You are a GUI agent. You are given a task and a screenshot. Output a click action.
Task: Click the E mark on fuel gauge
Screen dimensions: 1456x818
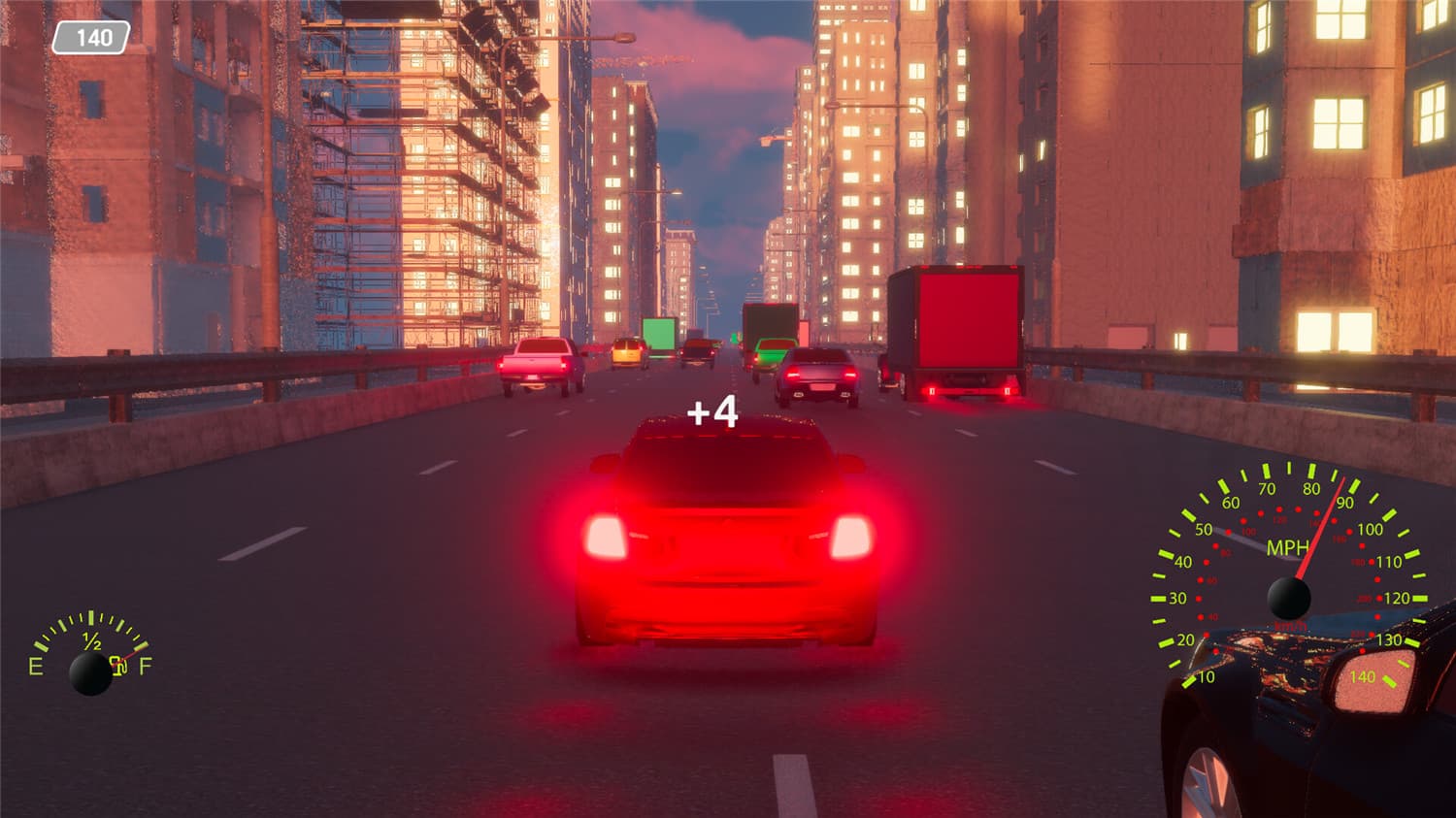(34, 668)
